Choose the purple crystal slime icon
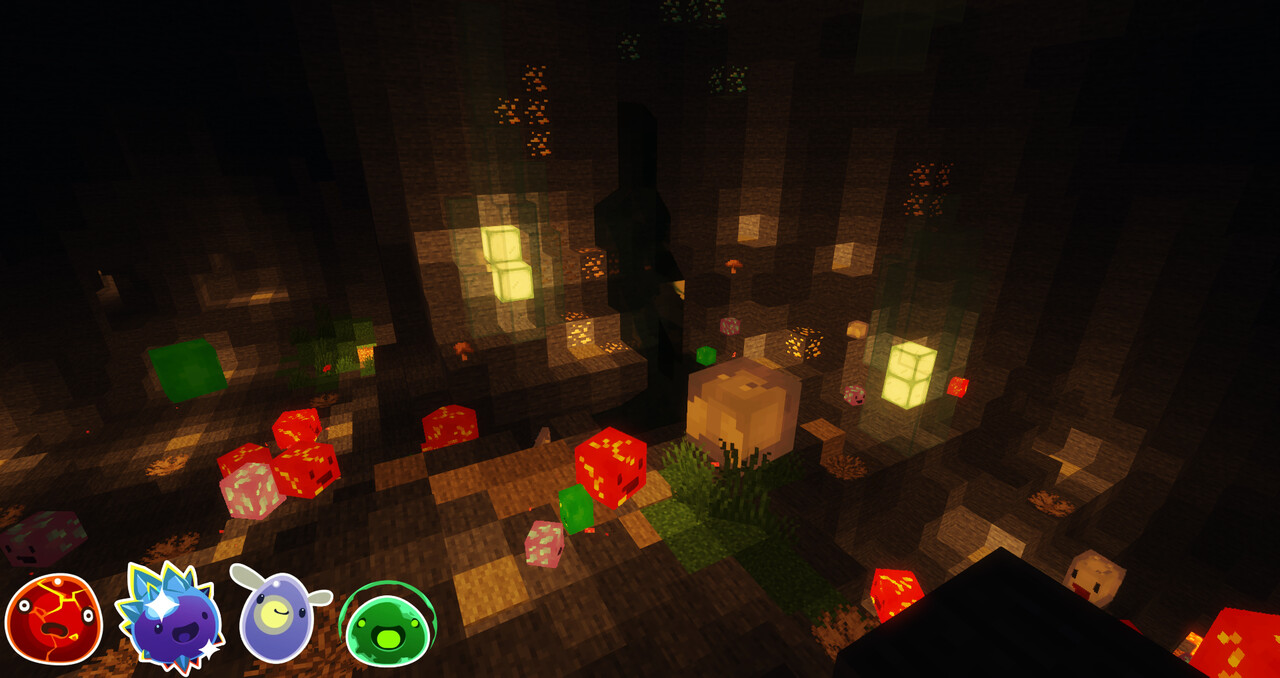The width and height of the screenshot is (1280, 678). pyautogui.click(x=169, y=618)
